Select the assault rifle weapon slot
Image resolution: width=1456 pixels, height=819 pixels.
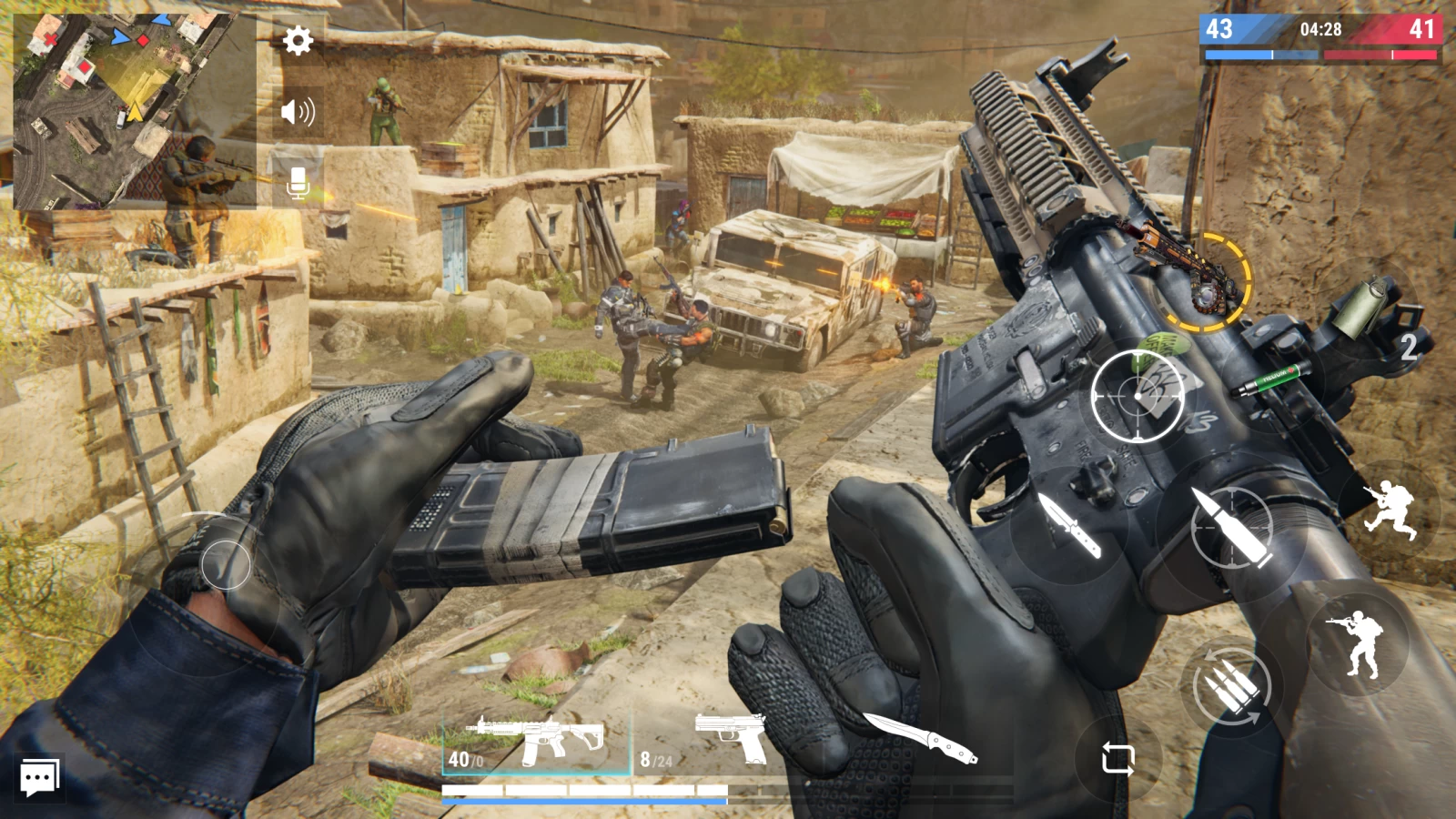537,743
